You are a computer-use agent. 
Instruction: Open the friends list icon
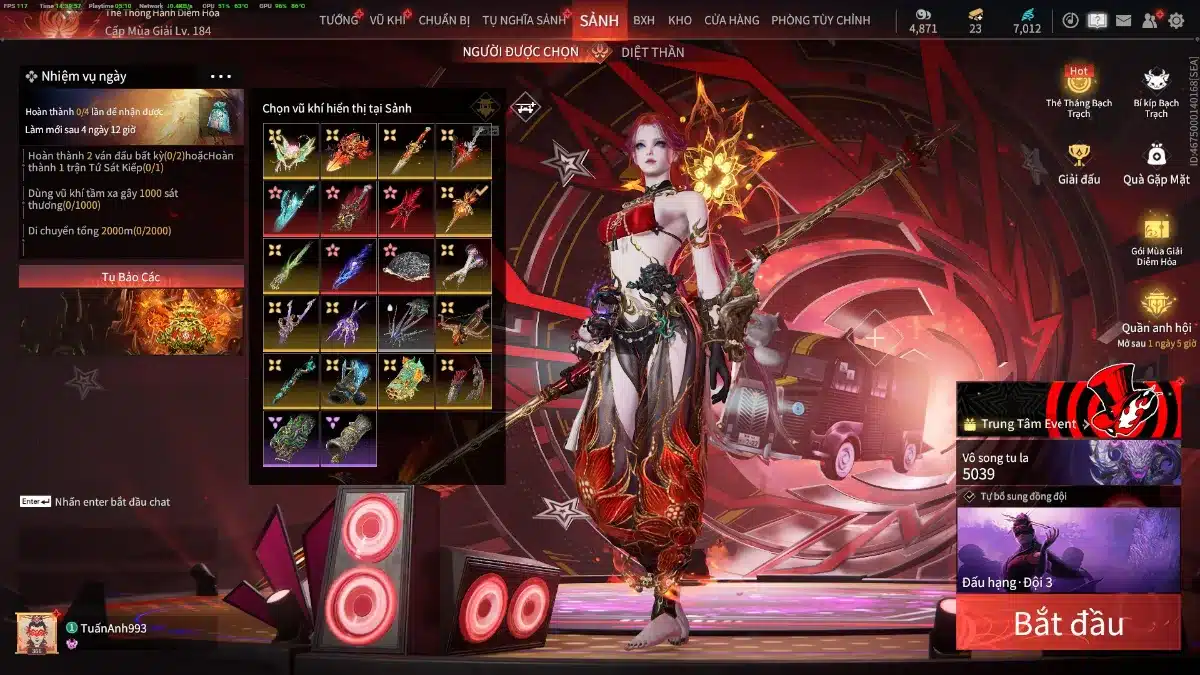[1150, 20]
